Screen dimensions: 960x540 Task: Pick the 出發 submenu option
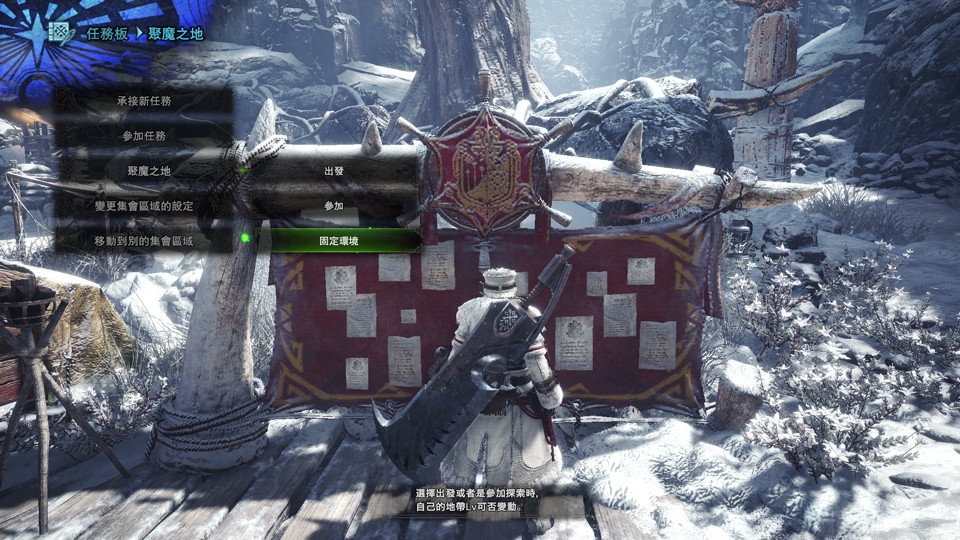pos(334,171)
